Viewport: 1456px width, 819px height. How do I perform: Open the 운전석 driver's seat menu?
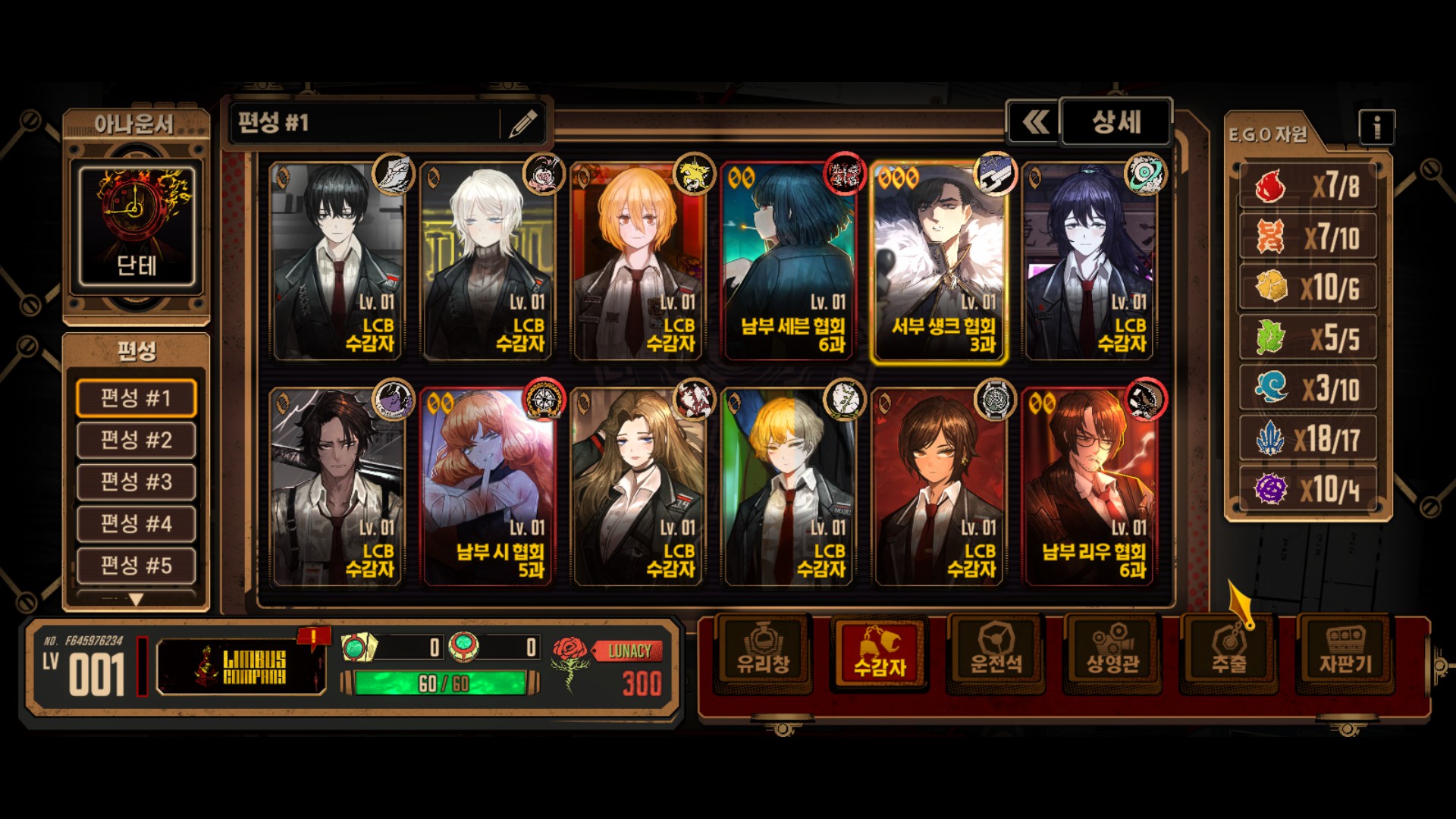coord(996,654)
